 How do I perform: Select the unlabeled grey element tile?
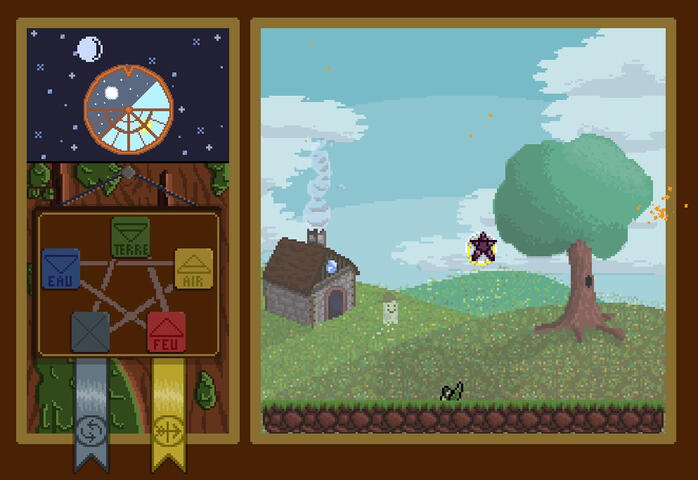[90, 332]
